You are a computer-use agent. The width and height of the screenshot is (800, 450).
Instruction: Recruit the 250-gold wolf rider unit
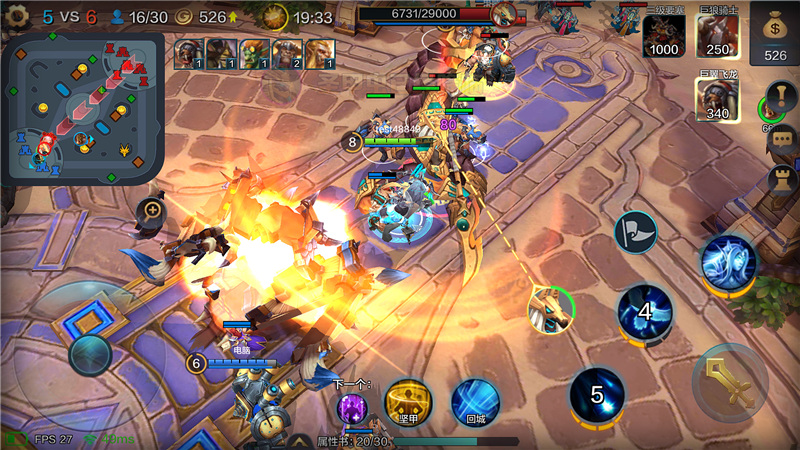[718, 35]
